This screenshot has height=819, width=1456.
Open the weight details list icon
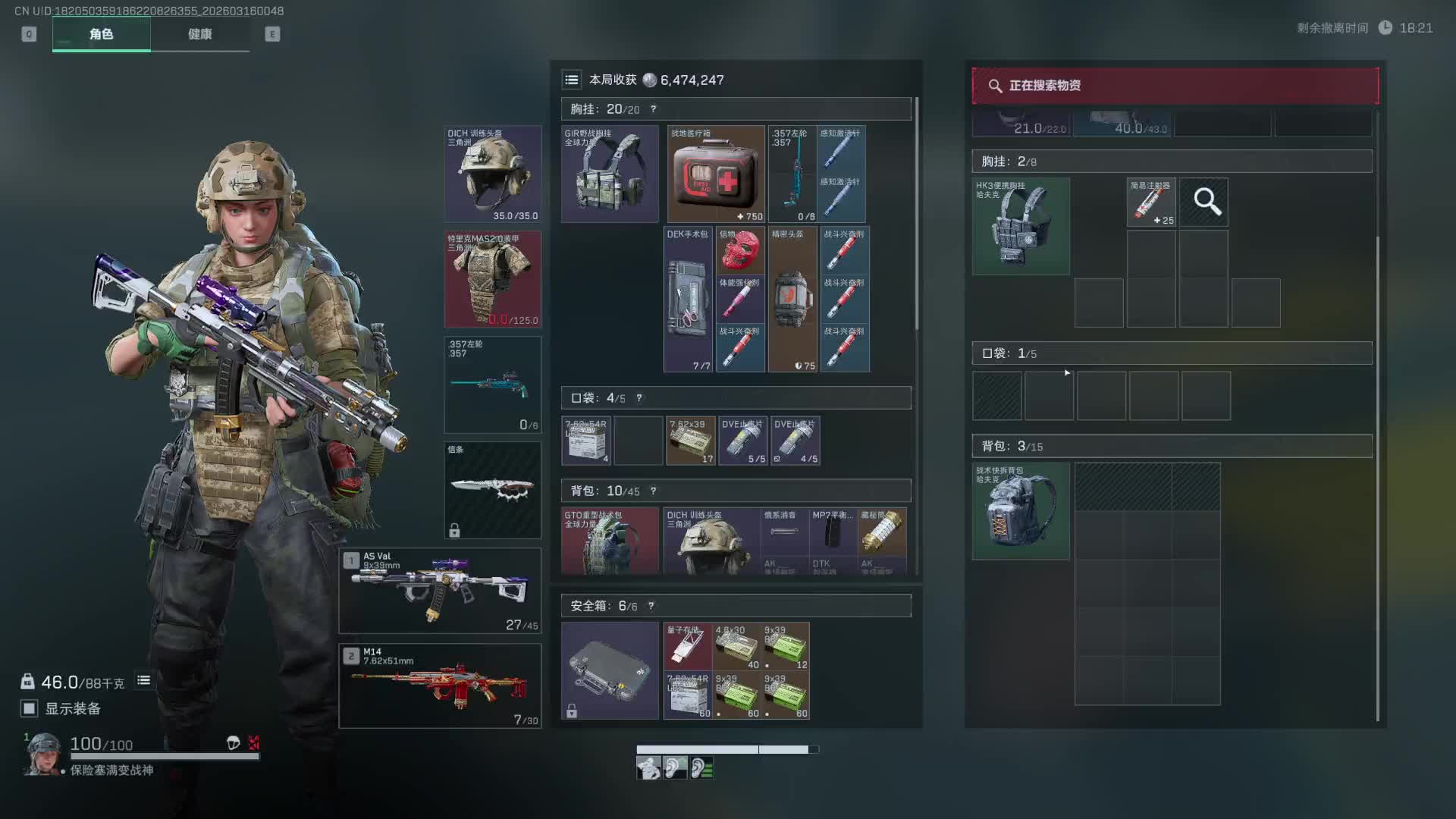coord(143,680)
